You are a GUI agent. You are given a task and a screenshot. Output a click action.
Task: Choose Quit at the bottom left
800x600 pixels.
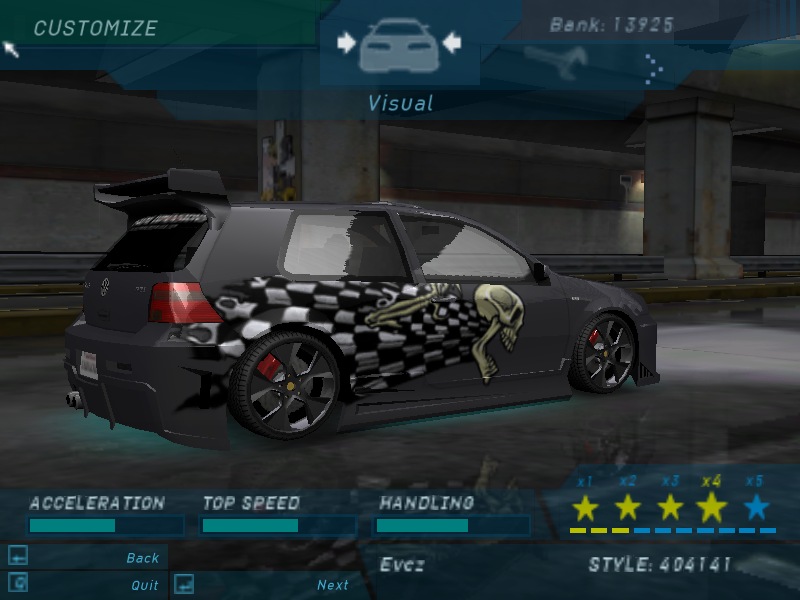(x=144, y=585)
